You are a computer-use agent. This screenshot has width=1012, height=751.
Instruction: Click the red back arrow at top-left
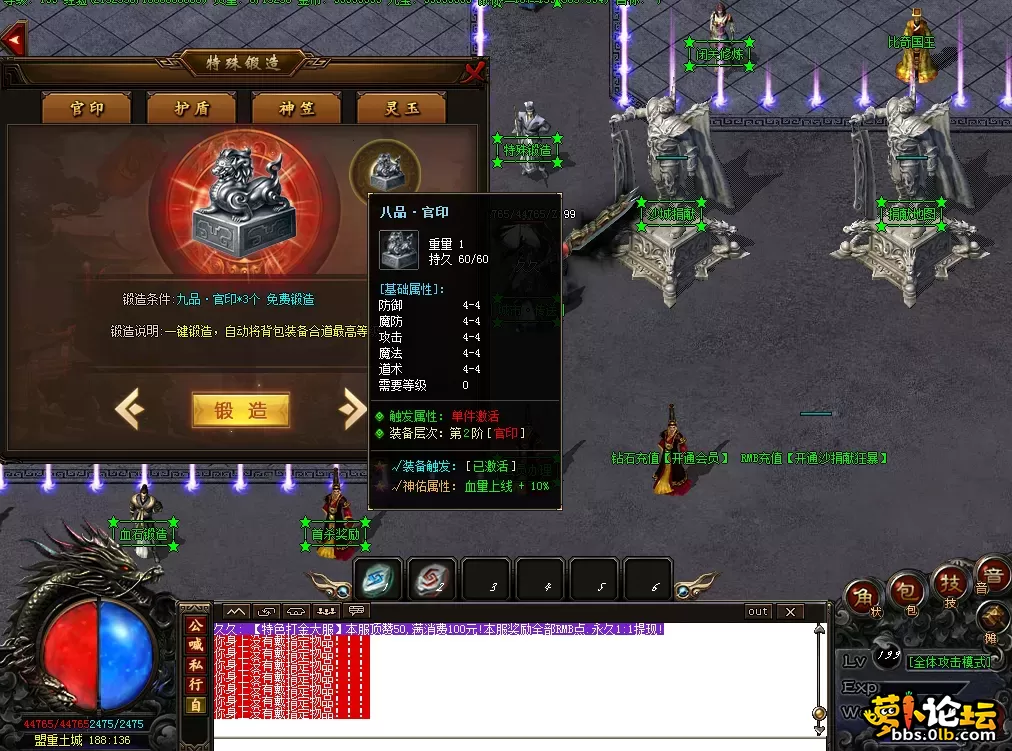pos(13,41)
